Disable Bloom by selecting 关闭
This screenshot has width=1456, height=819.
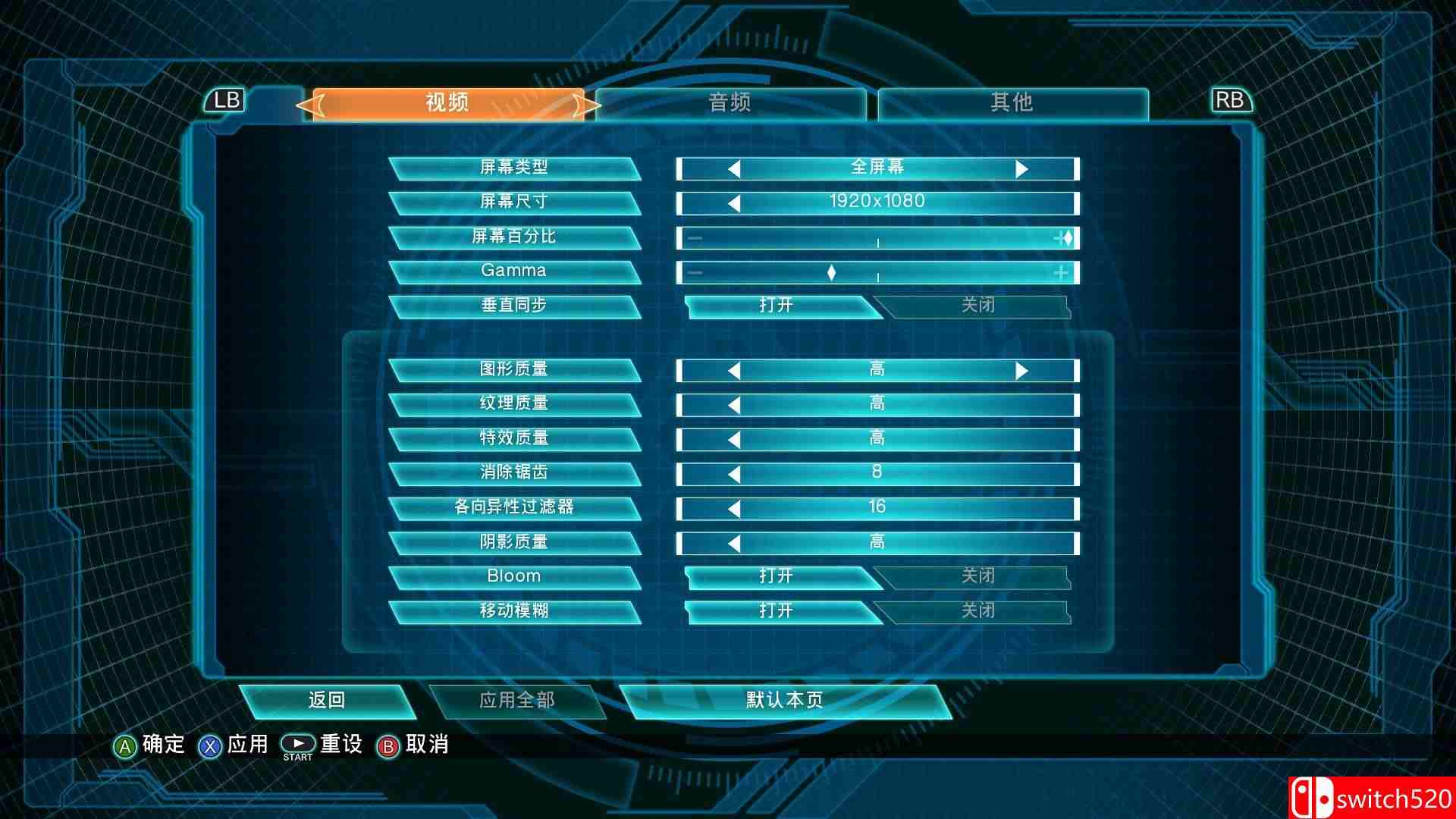click(977, 576)
